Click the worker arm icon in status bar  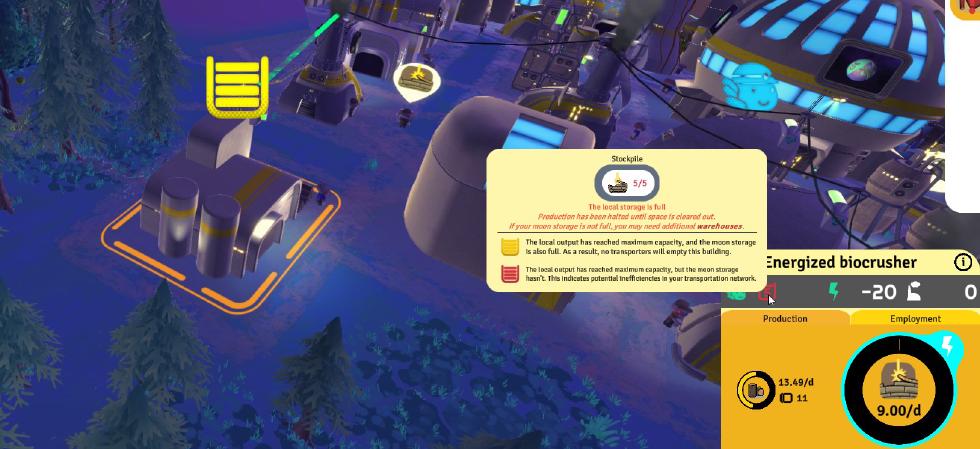pyautogui.click(x=912, y=292)
